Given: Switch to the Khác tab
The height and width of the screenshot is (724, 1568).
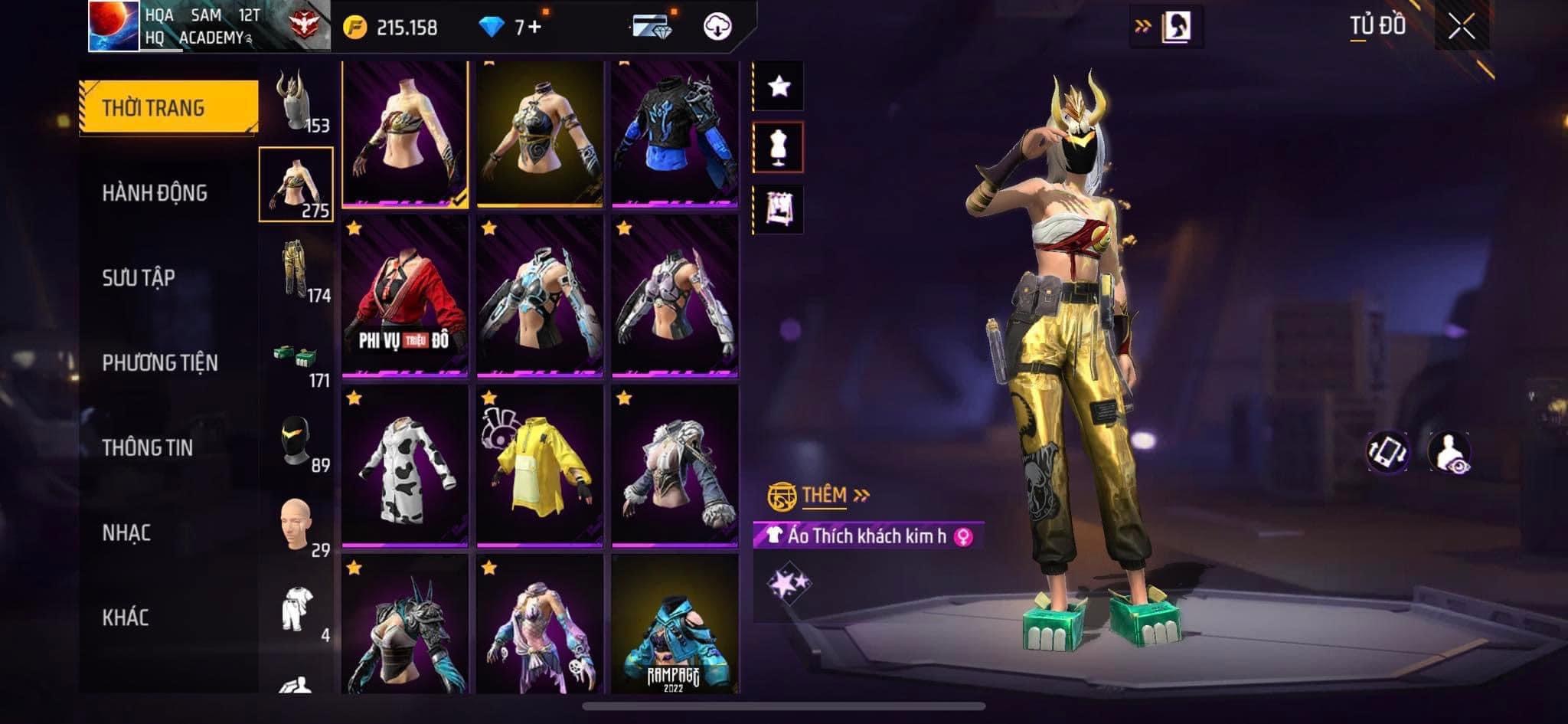Looking at the screenshot, I should 126,618.
